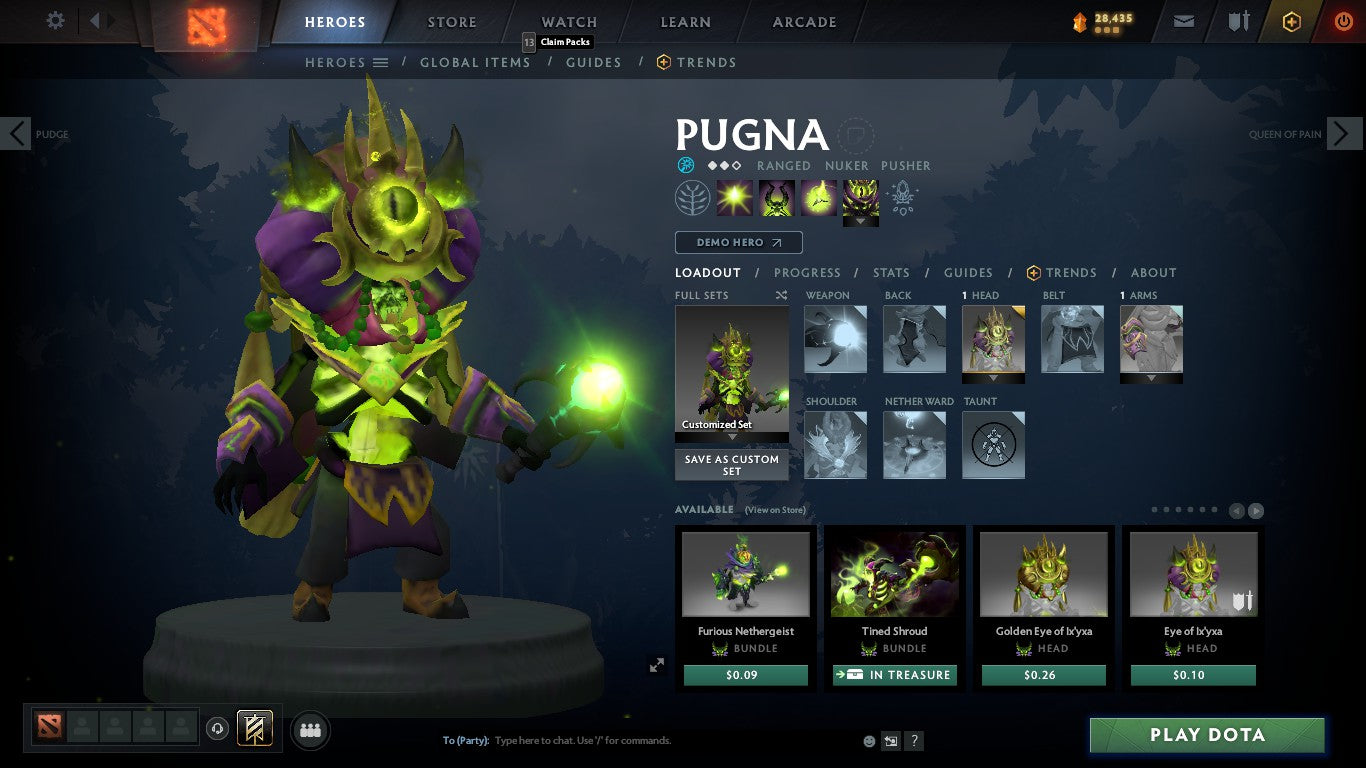Open the View on Store link
Screen dimensions: 1366x768
click(x=776, y=510)
